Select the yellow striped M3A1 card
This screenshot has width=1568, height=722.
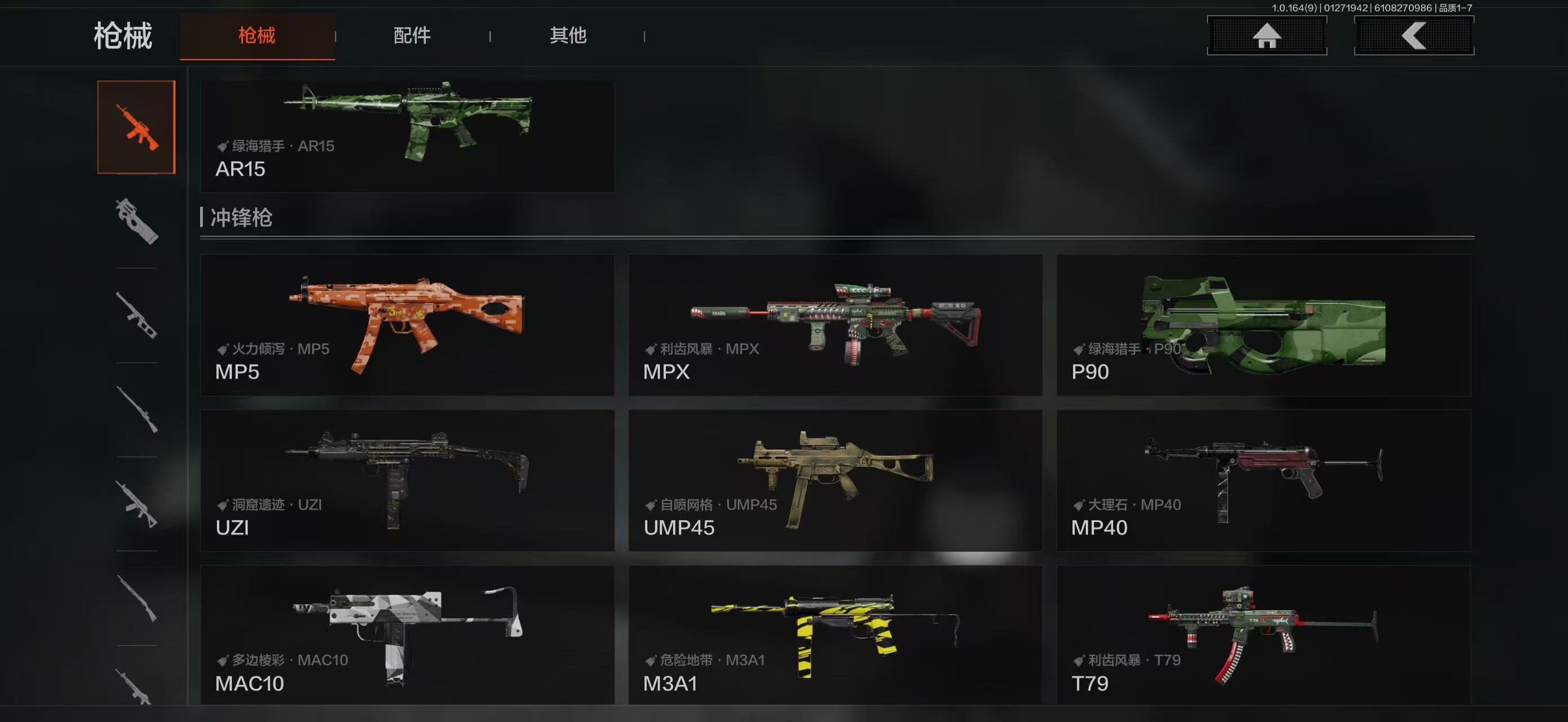click(835, 635)
